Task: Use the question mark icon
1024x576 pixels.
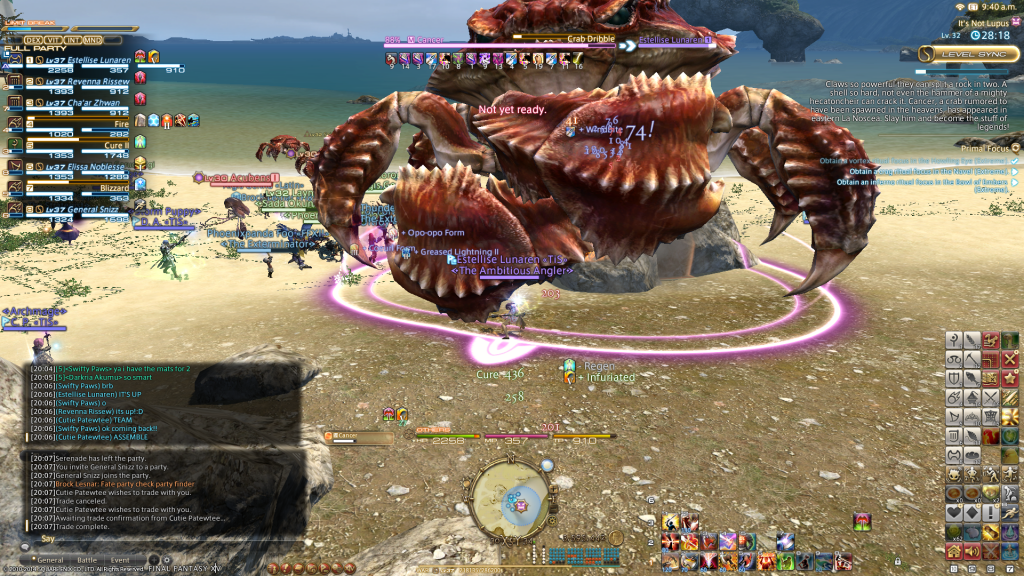Action: (954, 340)
